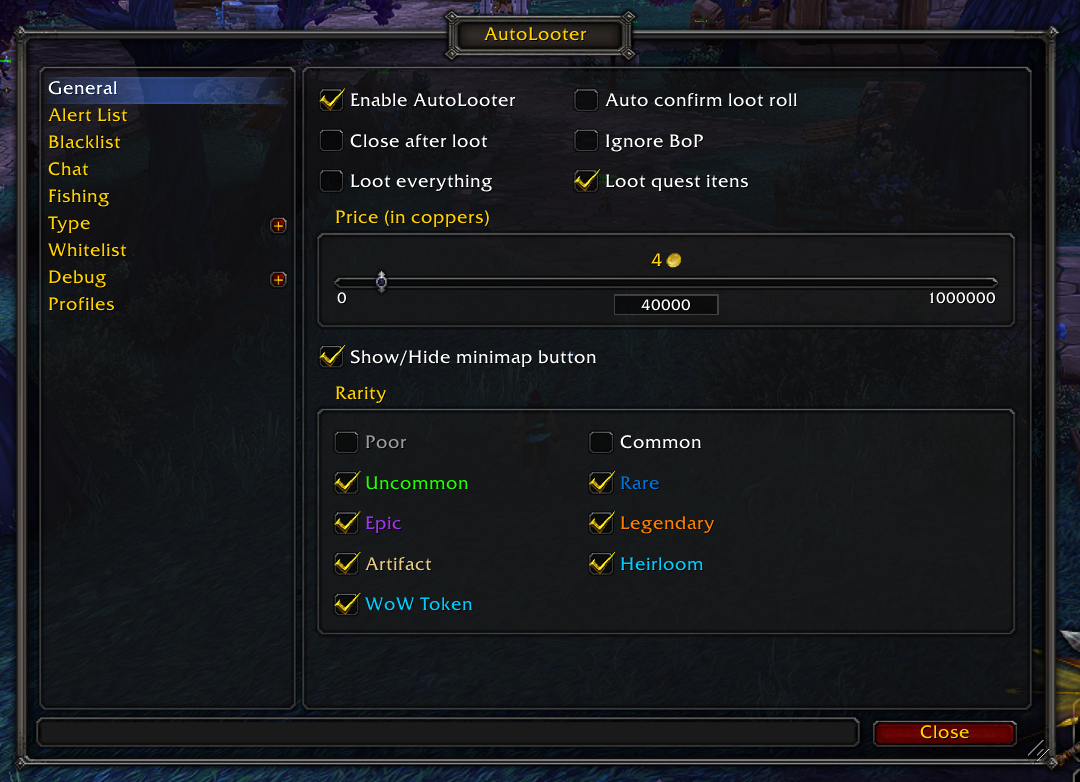Enable Close after loot

click(331, 141)
